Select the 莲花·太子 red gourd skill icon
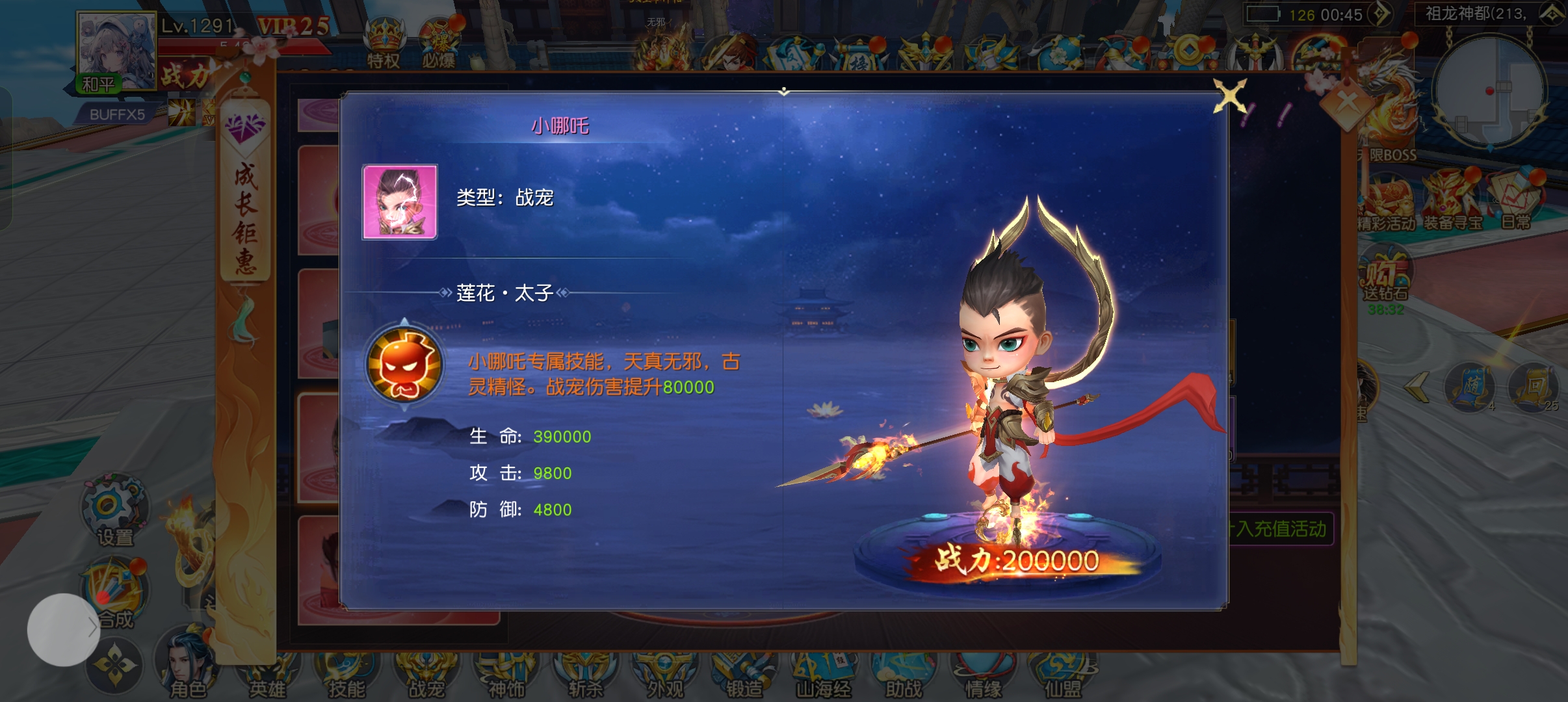Viewport: 1568px width, 702px height. pyautogui.click(x=404, y=365)
